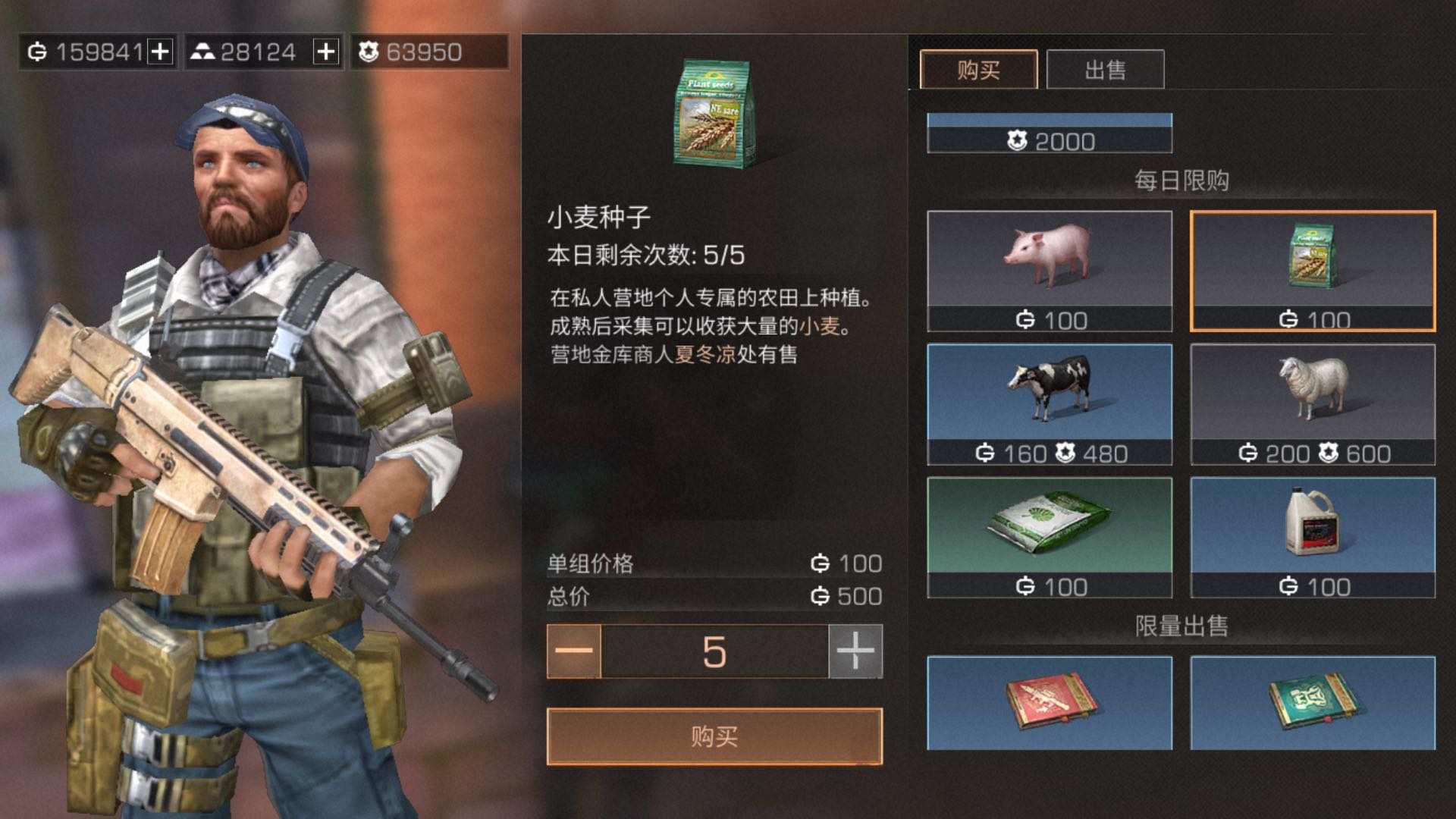Viewport: 1456px width, 819px height.
Task: Select the red book limited item
Action: click(1050, 703)
